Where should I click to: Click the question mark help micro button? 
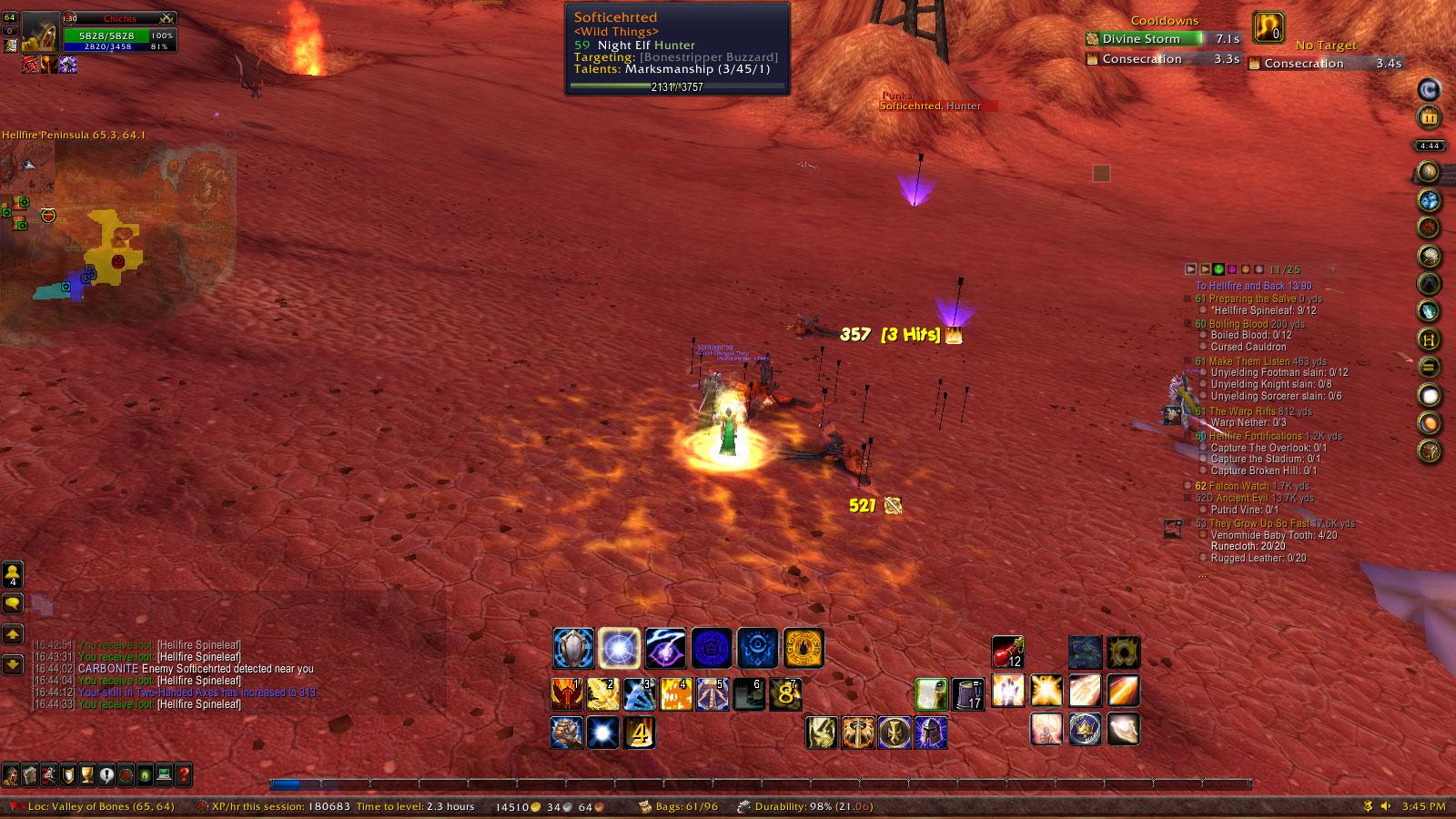pyautogui.click(x=184, y=775)
